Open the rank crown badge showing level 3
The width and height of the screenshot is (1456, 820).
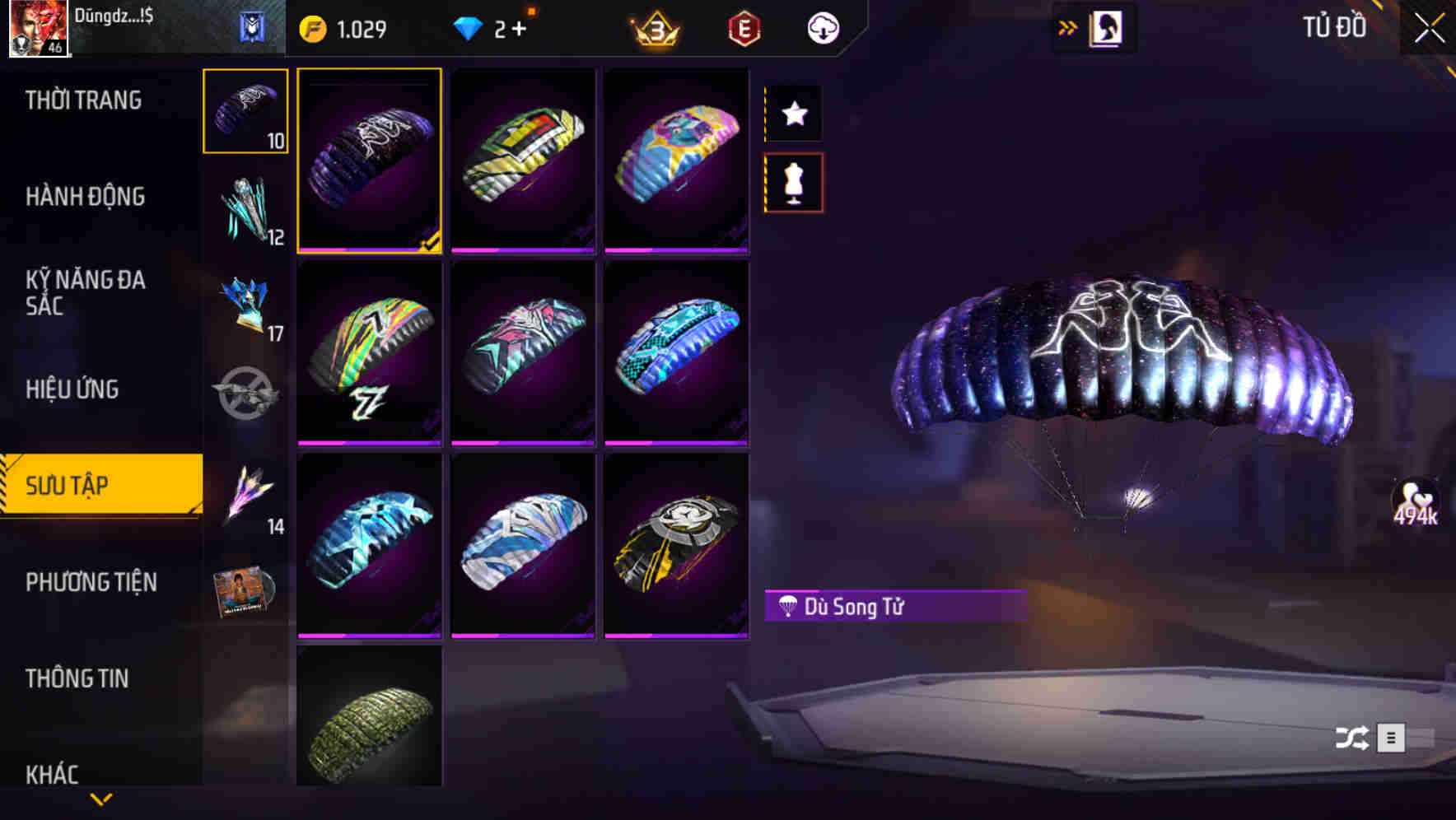pos(655,27)
